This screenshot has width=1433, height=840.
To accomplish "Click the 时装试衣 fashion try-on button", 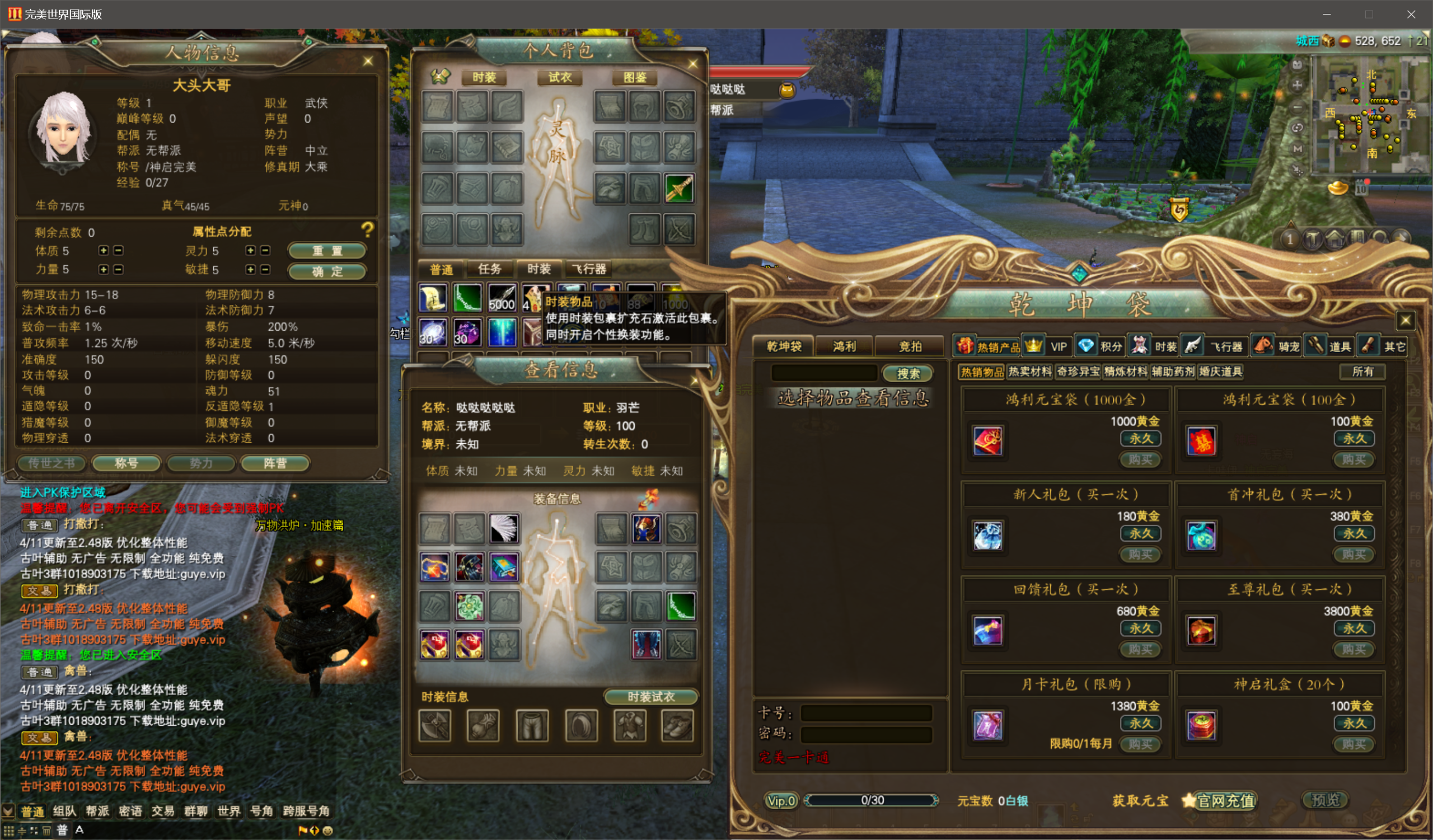I will click(x=650, y=697).
